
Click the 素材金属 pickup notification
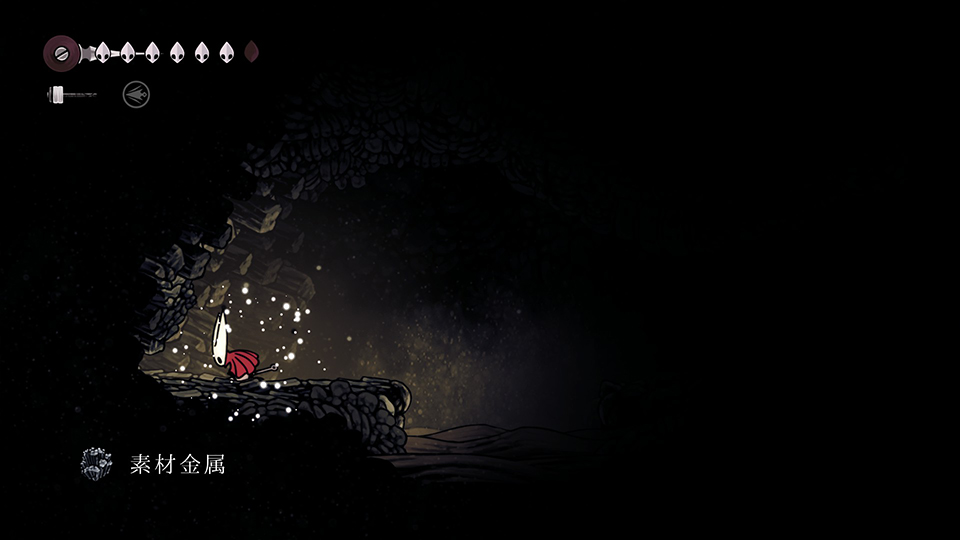coord(153,464)
